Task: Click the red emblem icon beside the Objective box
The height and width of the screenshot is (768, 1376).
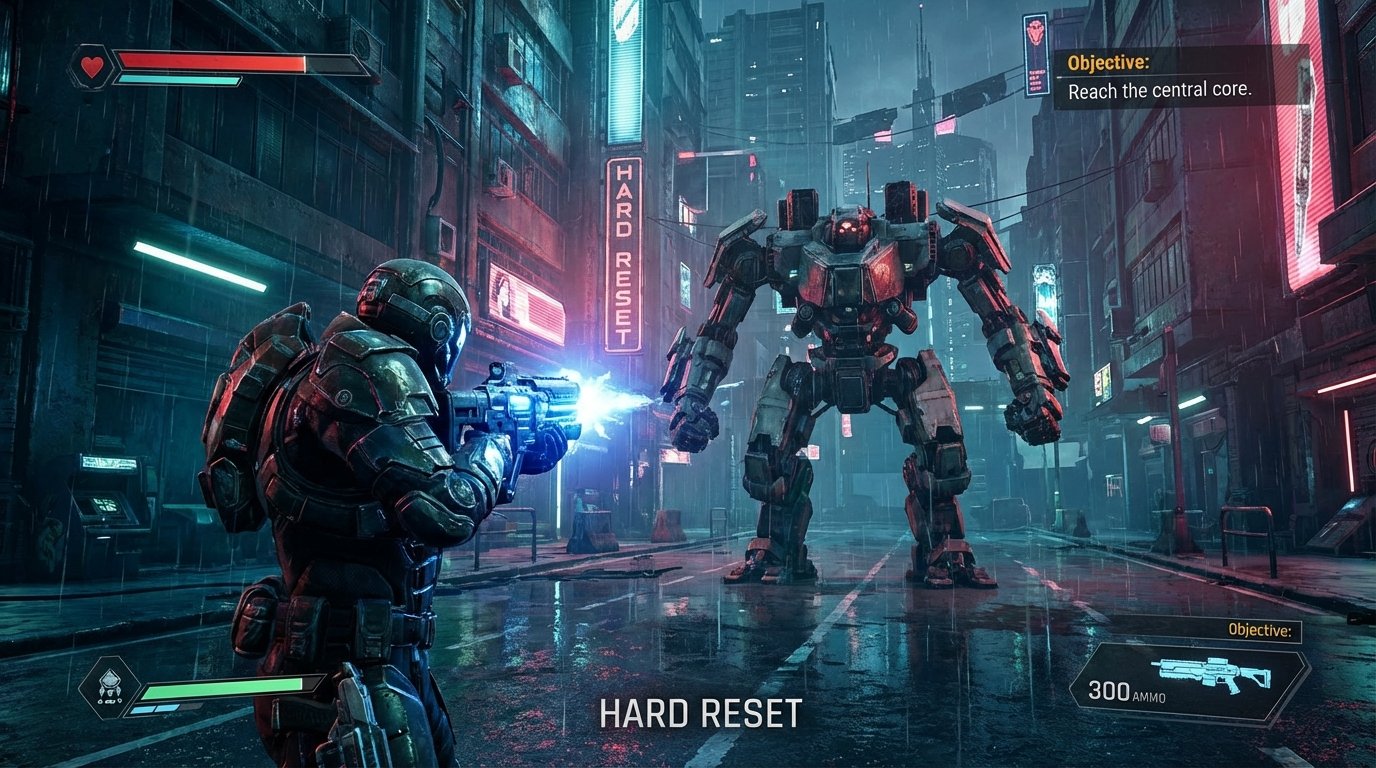Action: [1034, 30]
